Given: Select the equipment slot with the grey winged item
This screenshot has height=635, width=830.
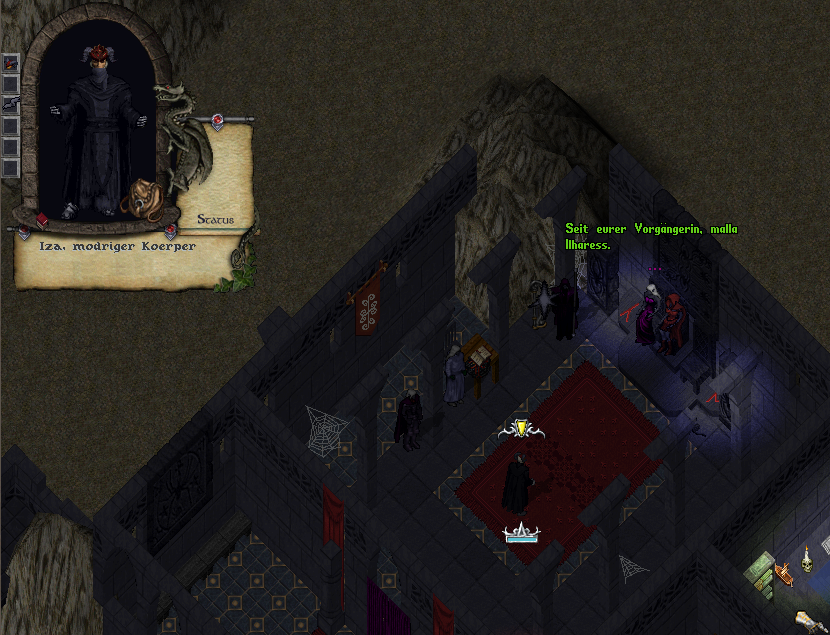Looking at the screenshot, I should click(10, 105).
